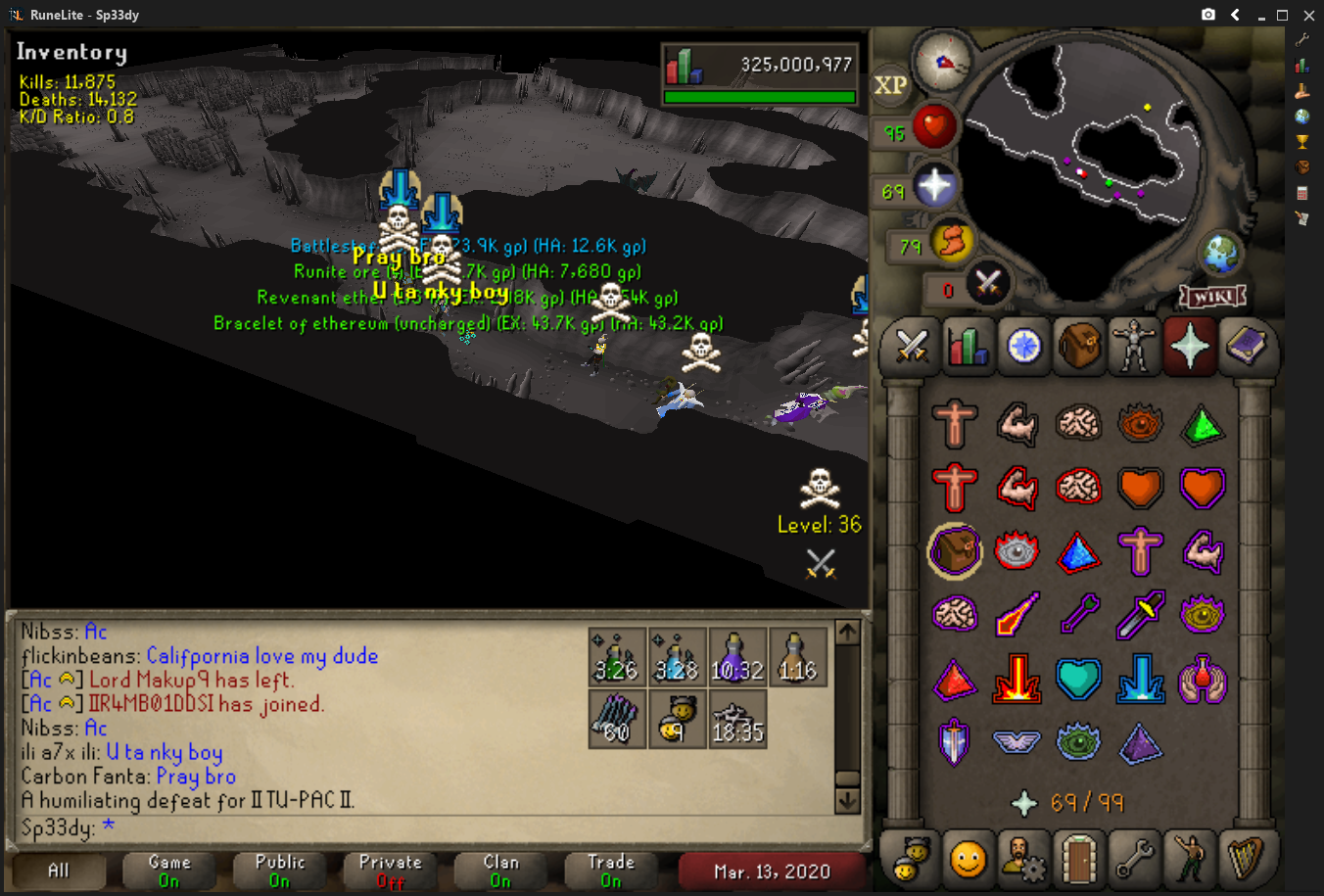Toggle the Protect Item prayer

point(954,552)
